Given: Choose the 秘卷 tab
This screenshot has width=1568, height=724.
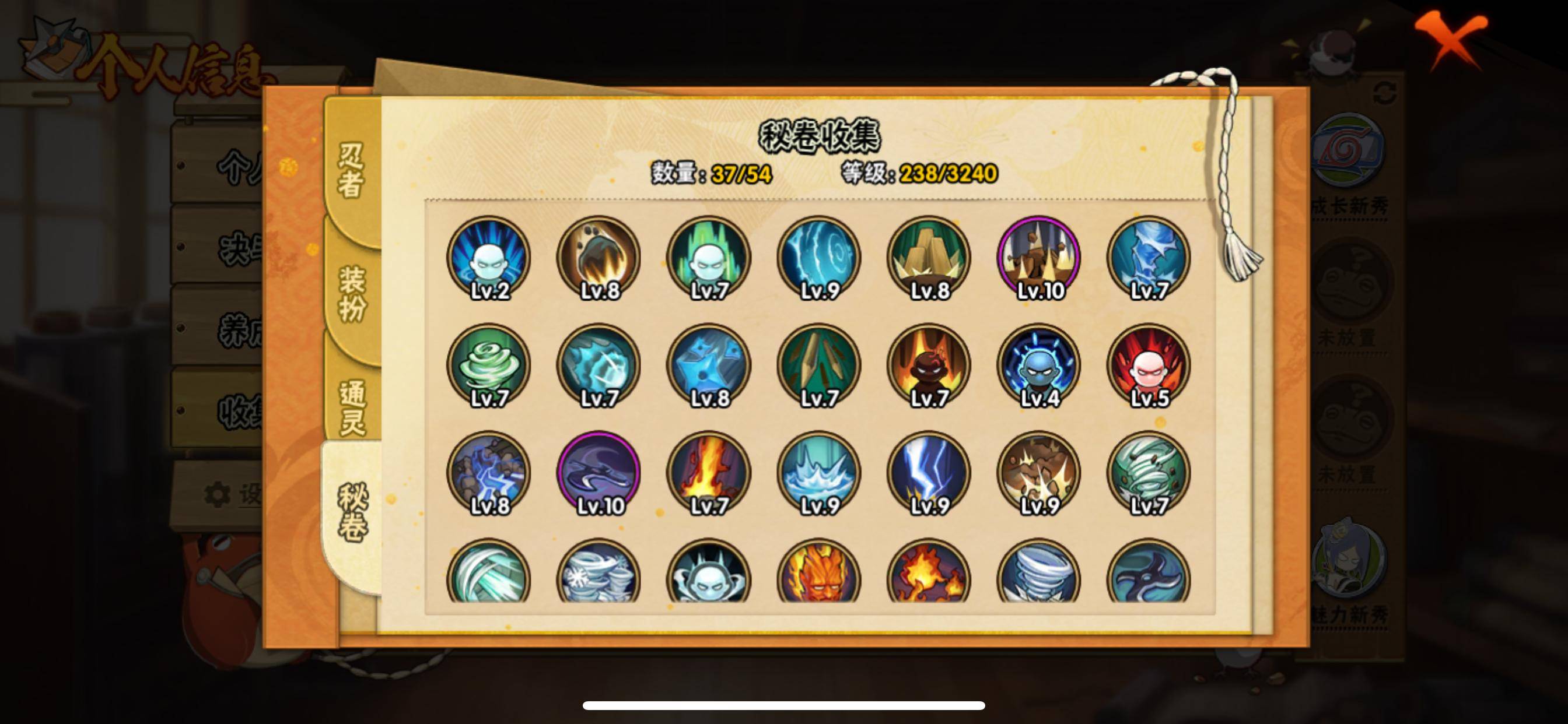Looking at the screenshot, I should (352, 512).
